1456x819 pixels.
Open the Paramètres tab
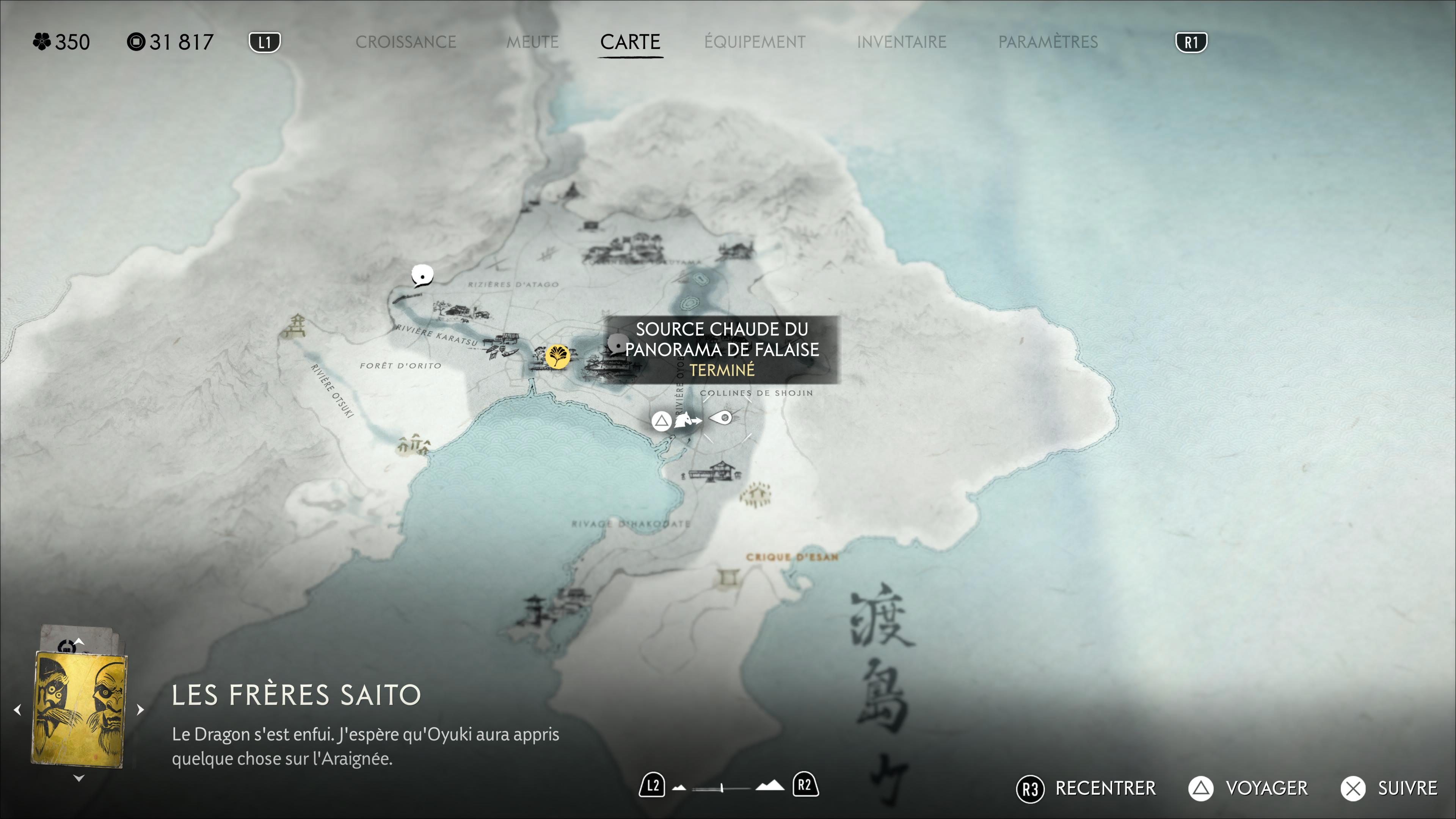1047,42
